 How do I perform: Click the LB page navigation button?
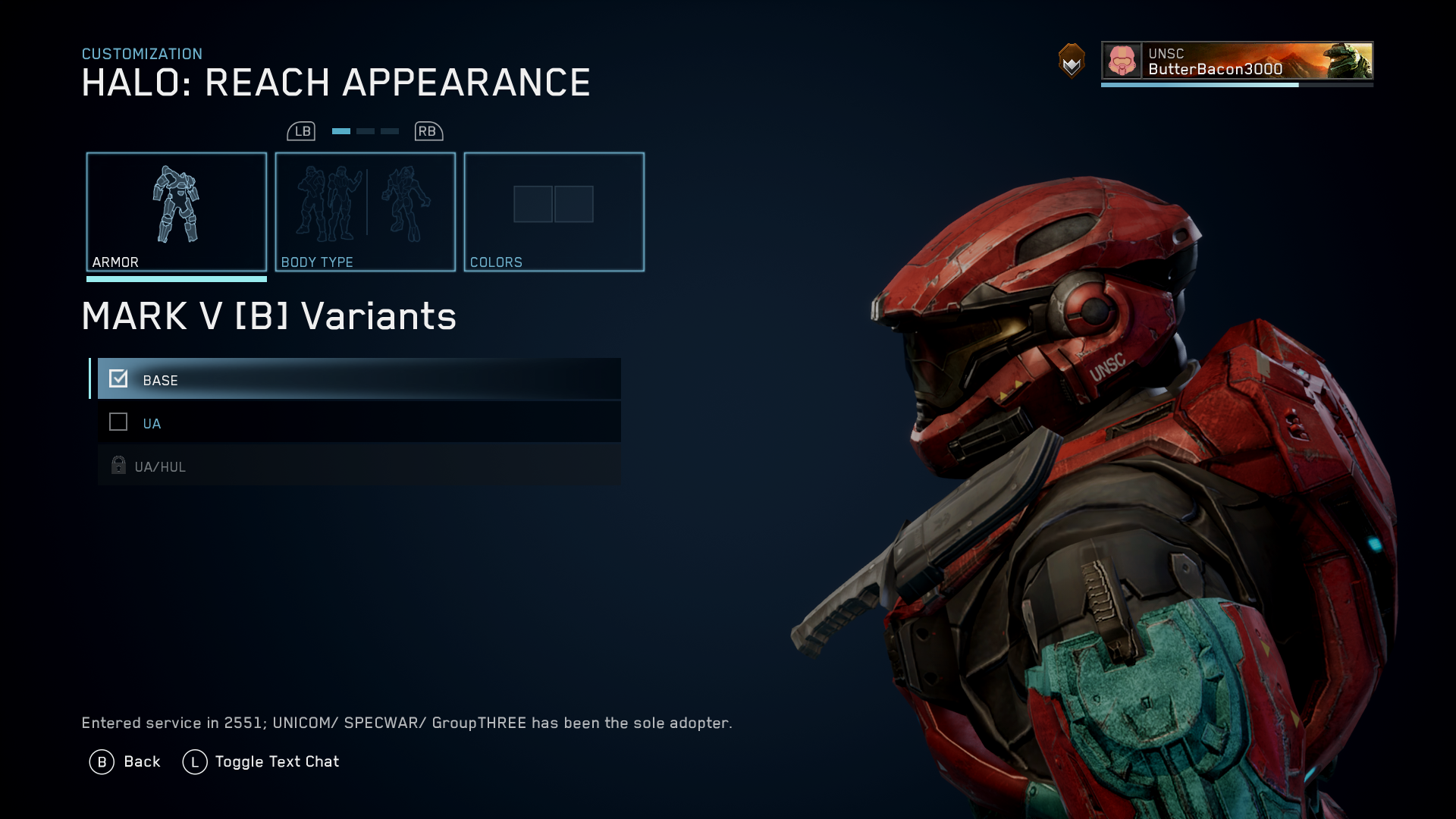[302, 130]
